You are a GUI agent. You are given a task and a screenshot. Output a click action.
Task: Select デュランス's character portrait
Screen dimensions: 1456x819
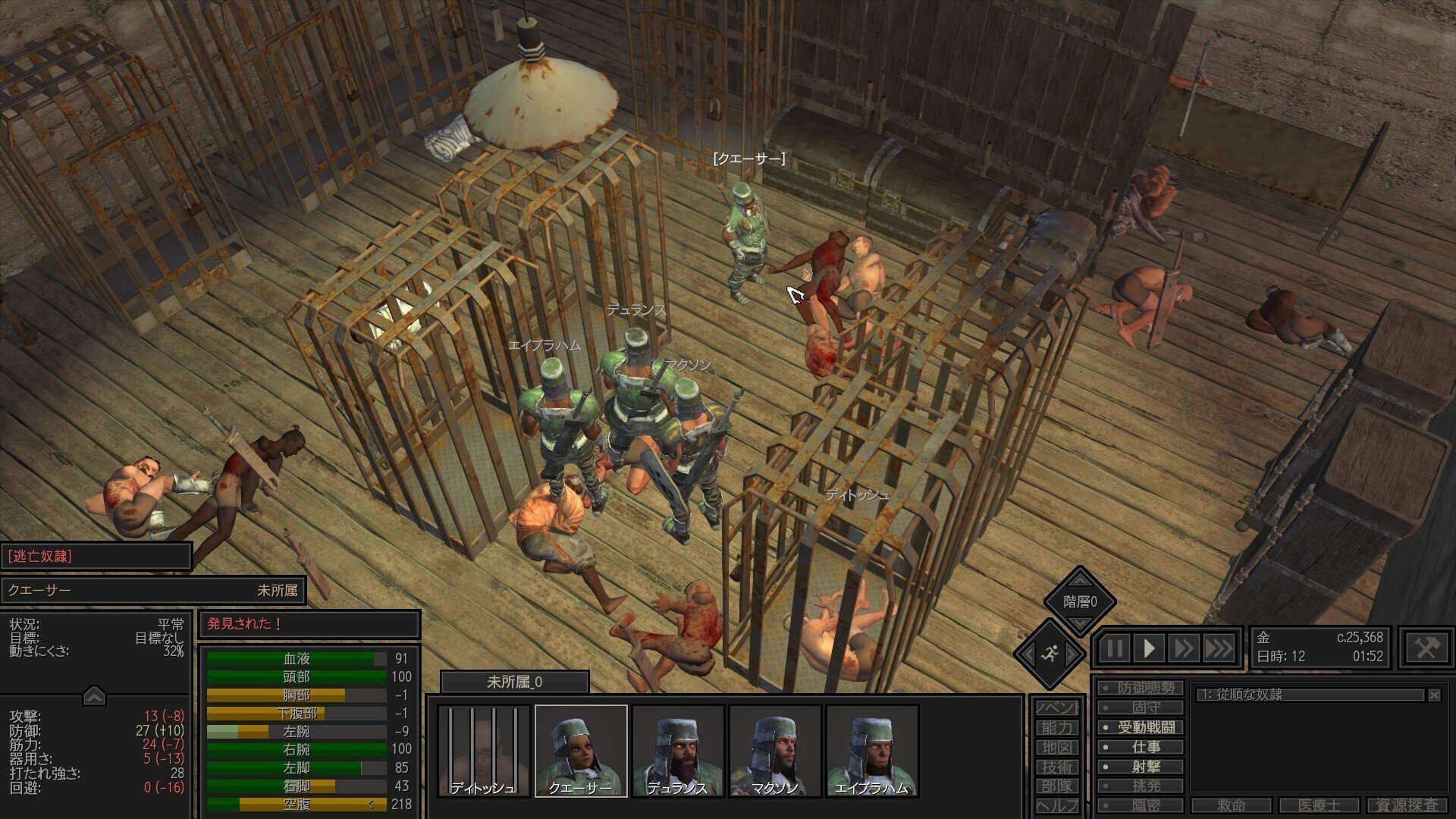(x=678, y=751)
